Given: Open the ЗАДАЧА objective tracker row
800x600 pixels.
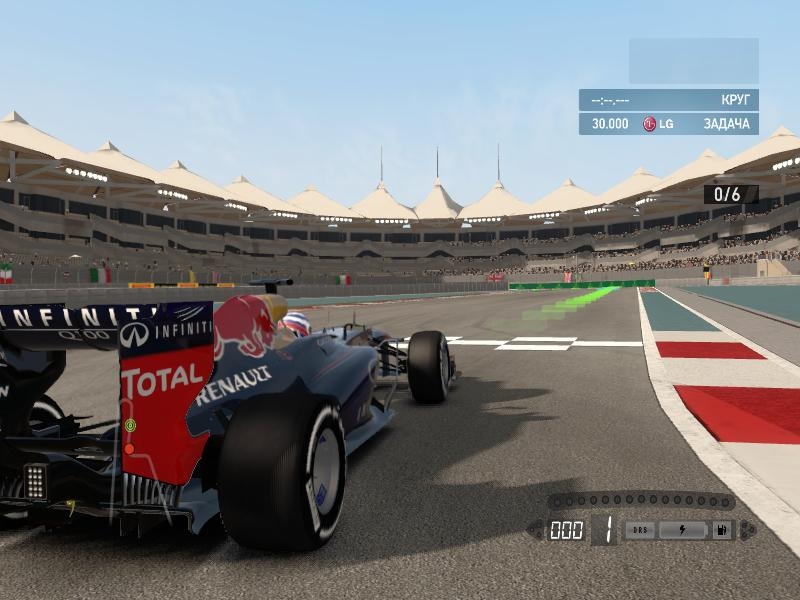Looking at the screenshot, I should pos(668,123).
